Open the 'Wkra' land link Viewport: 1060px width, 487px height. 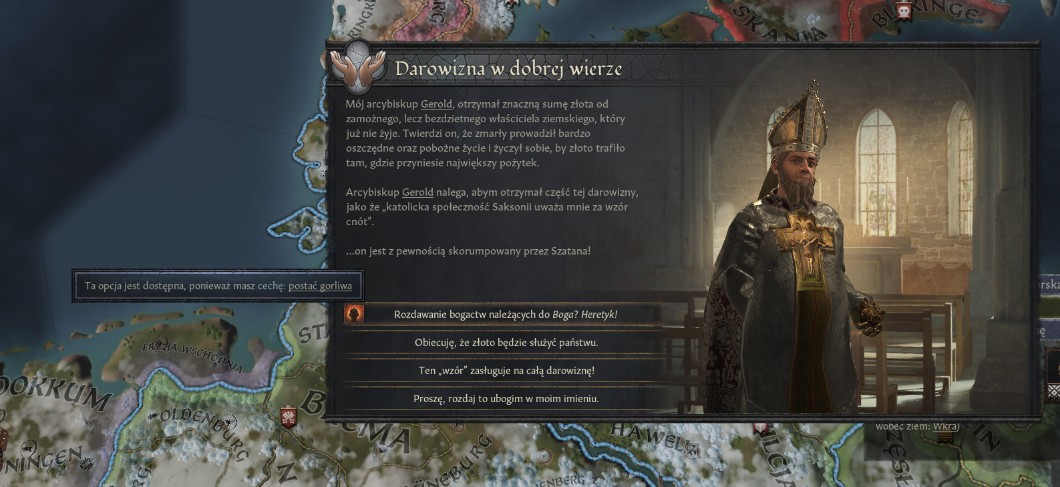pyautogui.click(x=945, y=426)
